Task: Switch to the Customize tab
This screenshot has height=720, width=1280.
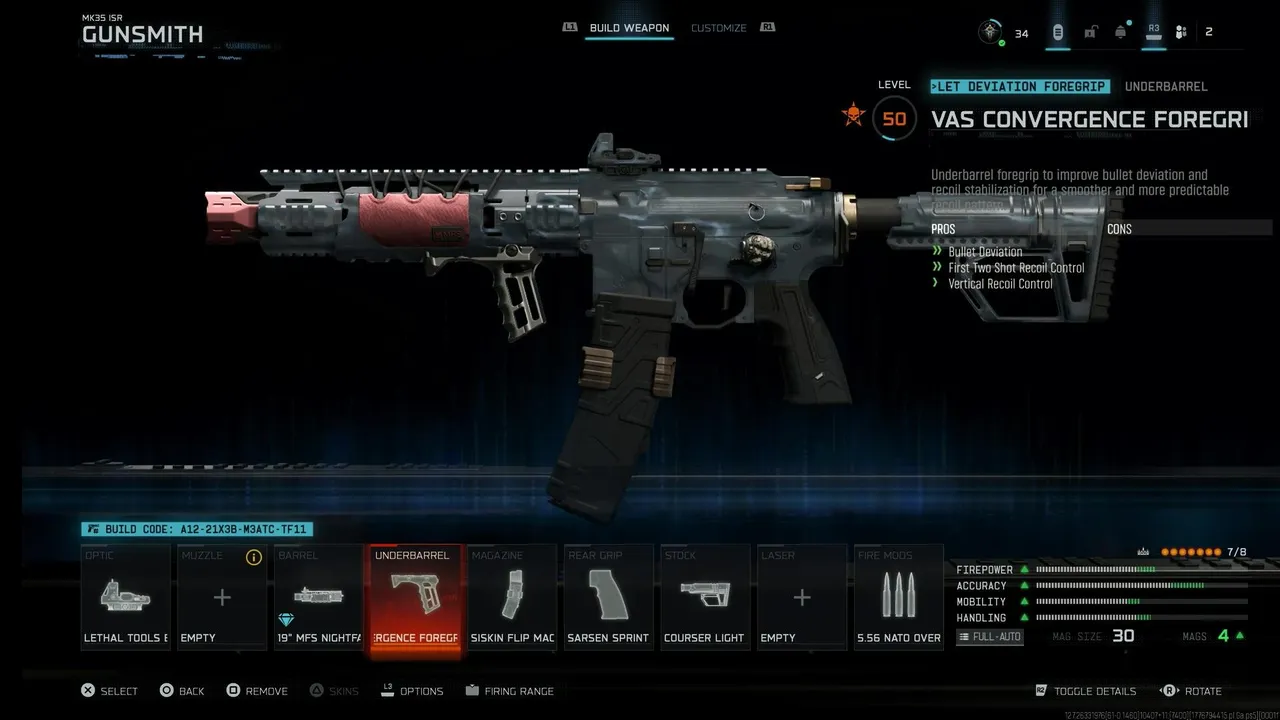Action: click(718, 28)
